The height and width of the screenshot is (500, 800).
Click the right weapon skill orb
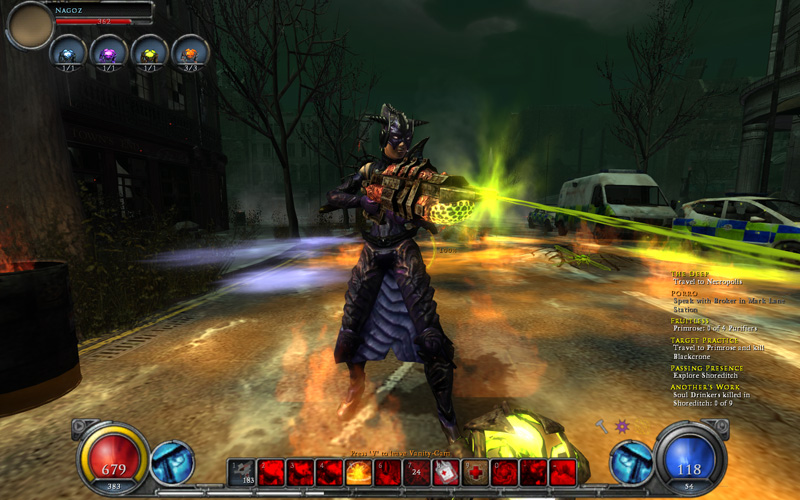point(632,463)
